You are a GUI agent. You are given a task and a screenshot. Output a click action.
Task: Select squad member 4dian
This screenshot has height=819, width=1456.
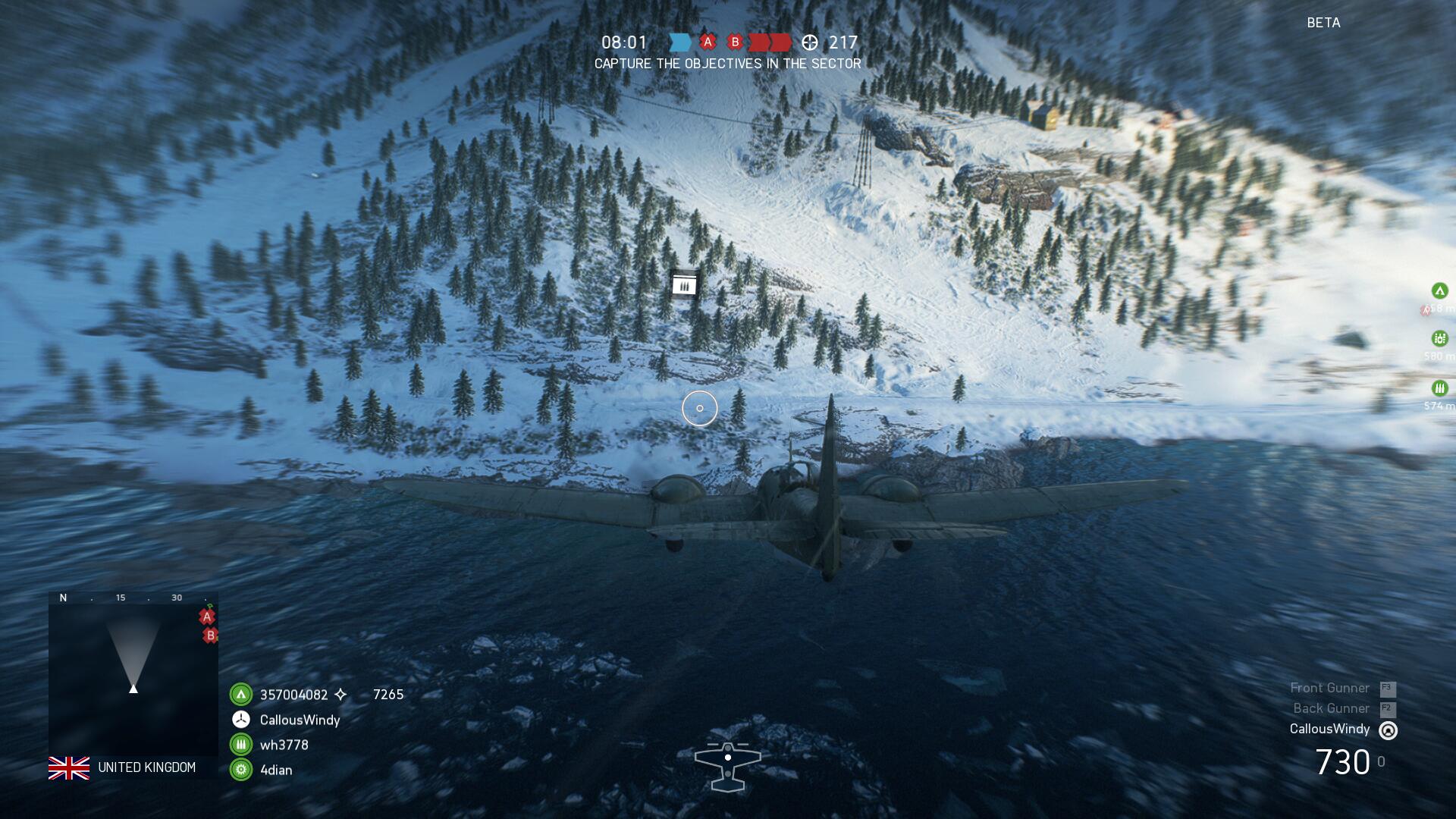click(x=275, y=770)
